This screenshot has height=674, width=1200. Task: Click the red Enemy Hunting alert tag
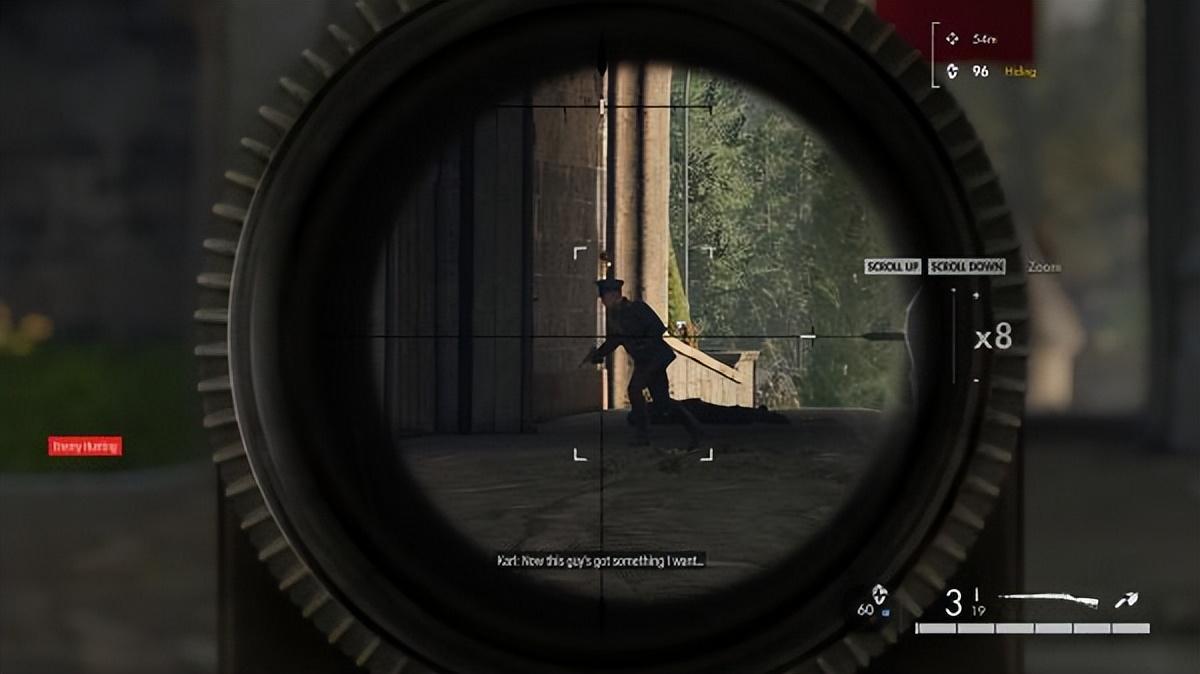(85, 446)
